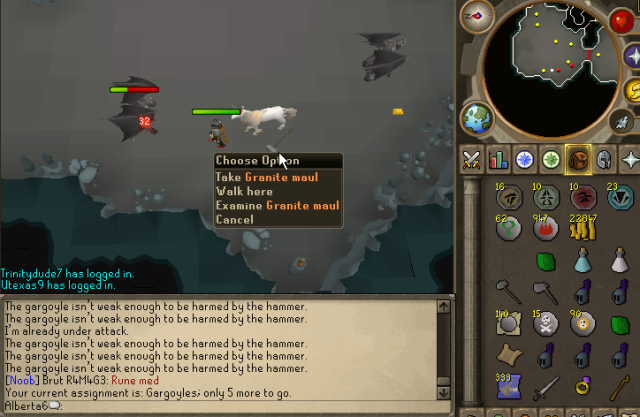Image resolution: width=640 pixels, height=417 pixels.
Task: Toggle the prayer orb
Action: [x=634, y=55]
